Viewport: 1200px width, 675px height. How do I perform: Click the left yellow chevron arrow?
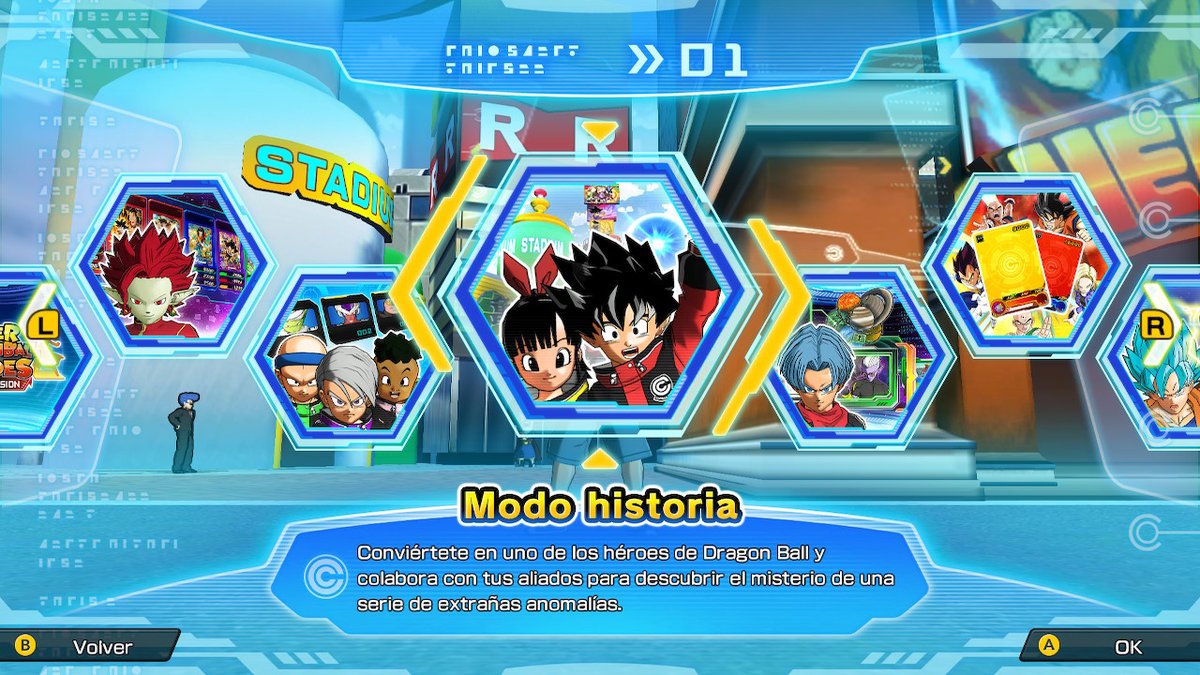pyautogui.click(x=418, y=298)
